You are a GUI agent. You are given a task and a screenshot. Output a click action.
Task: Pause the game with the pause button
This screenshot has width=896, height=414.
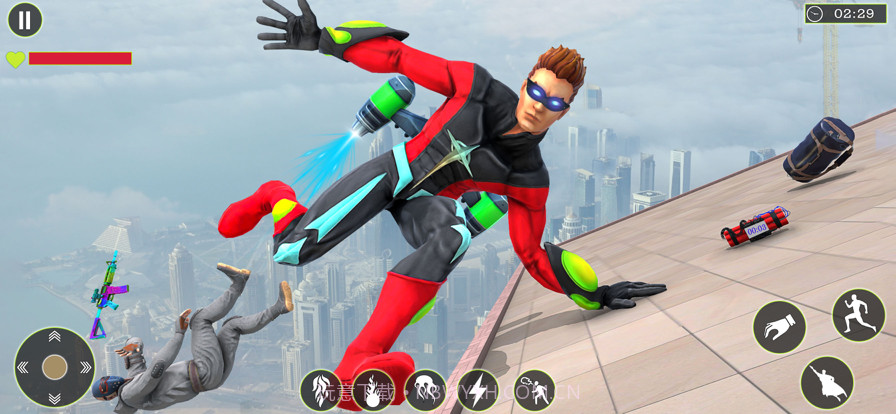(25, 19)
